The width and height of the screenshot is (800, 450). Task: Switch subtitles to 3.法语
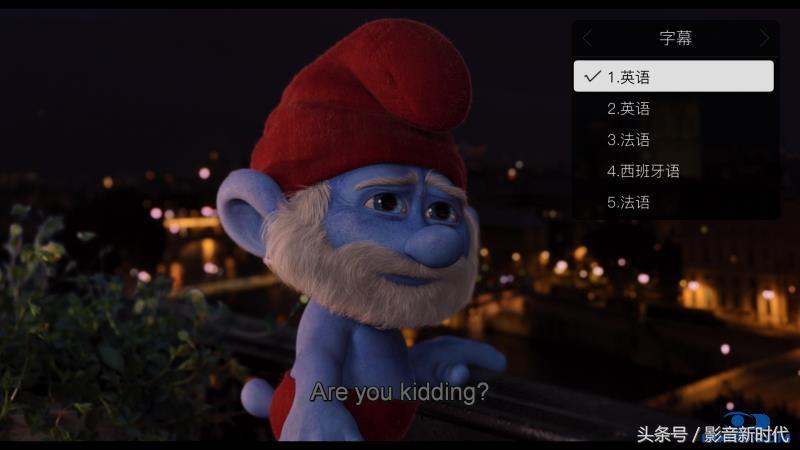tap(673, 139)
